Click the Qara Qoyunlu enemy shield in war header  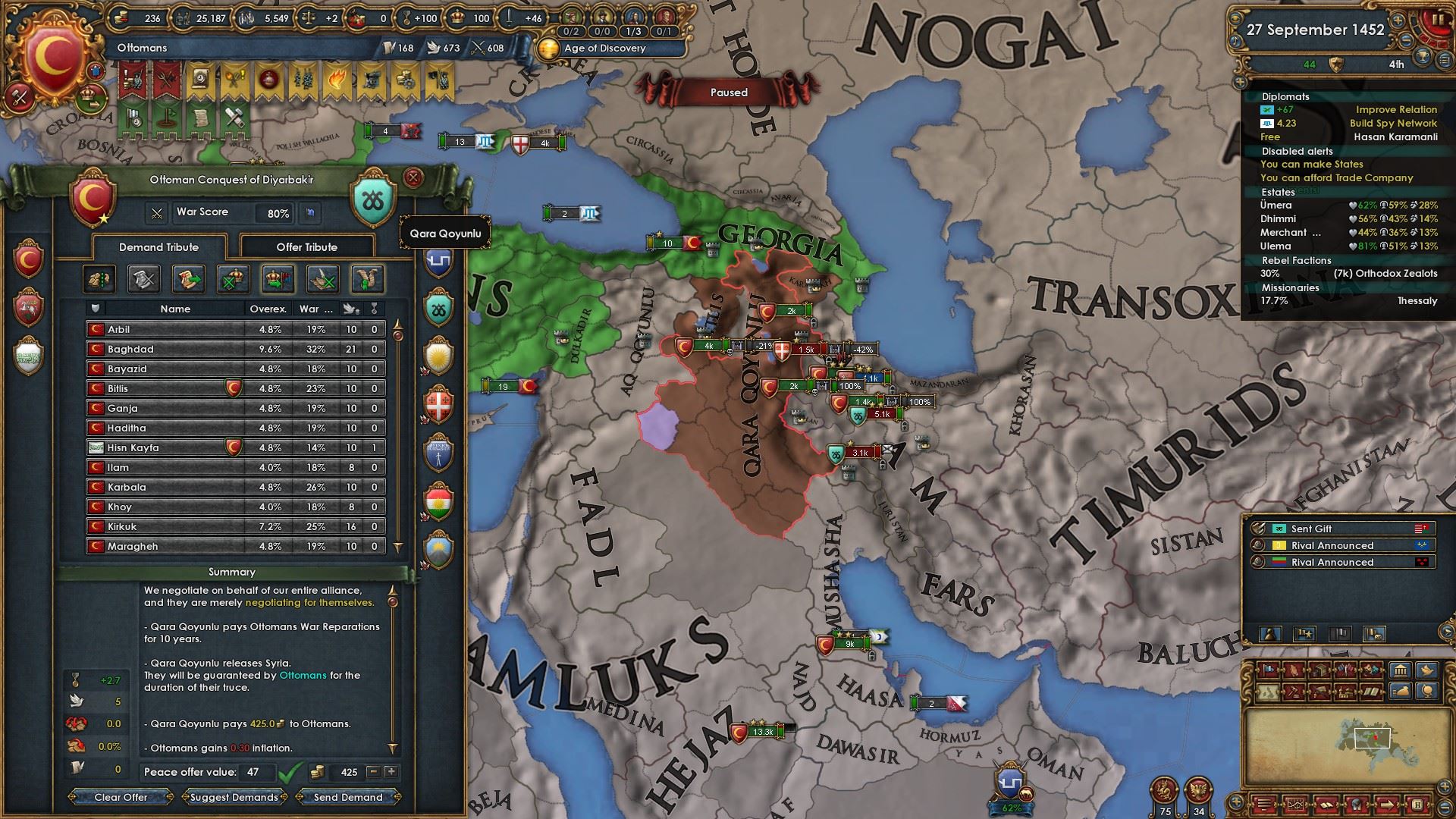point(374,200)
